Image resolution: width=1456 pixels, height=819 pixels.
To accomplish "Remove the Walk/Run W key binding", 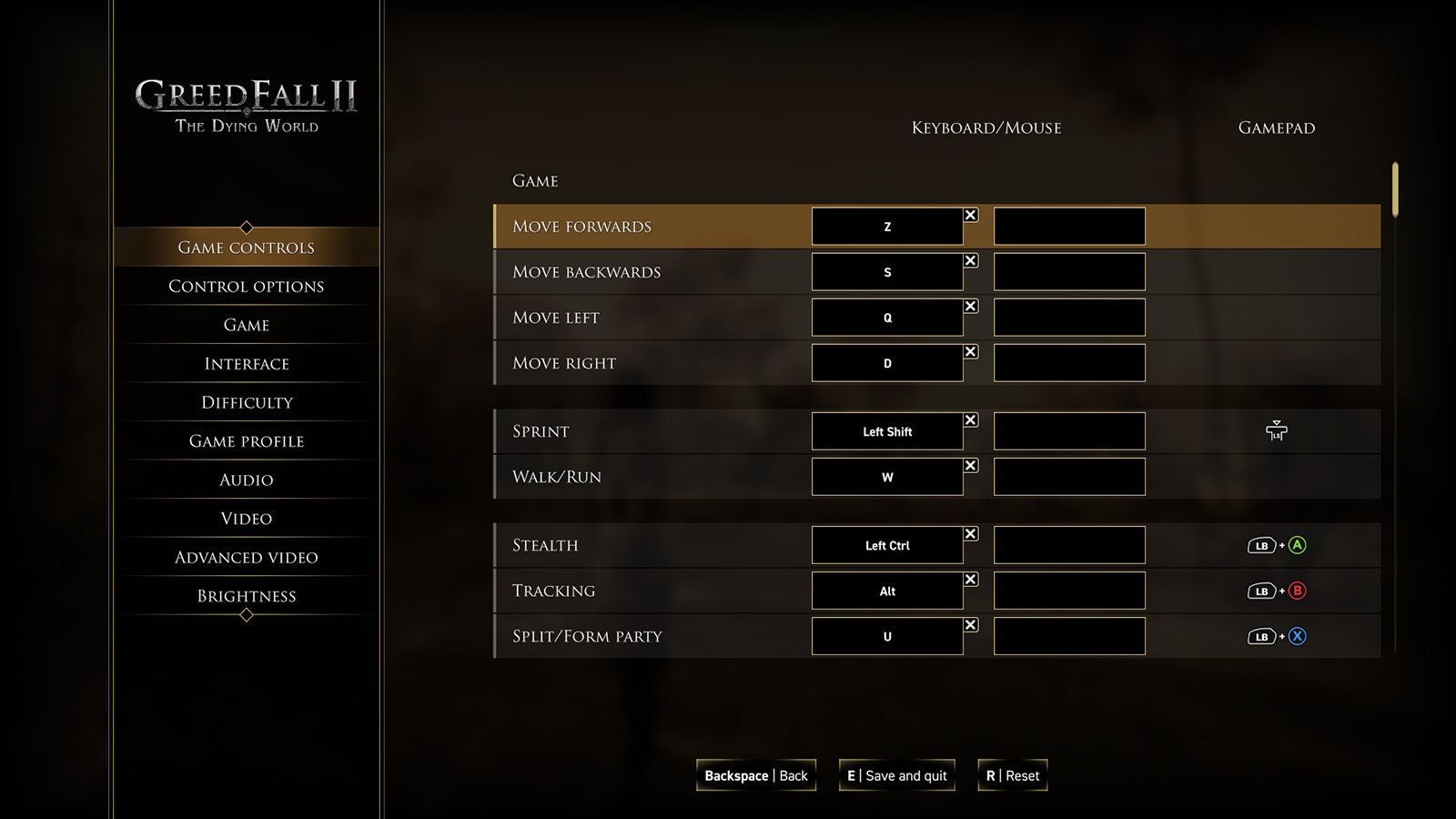I will point(971,466).
